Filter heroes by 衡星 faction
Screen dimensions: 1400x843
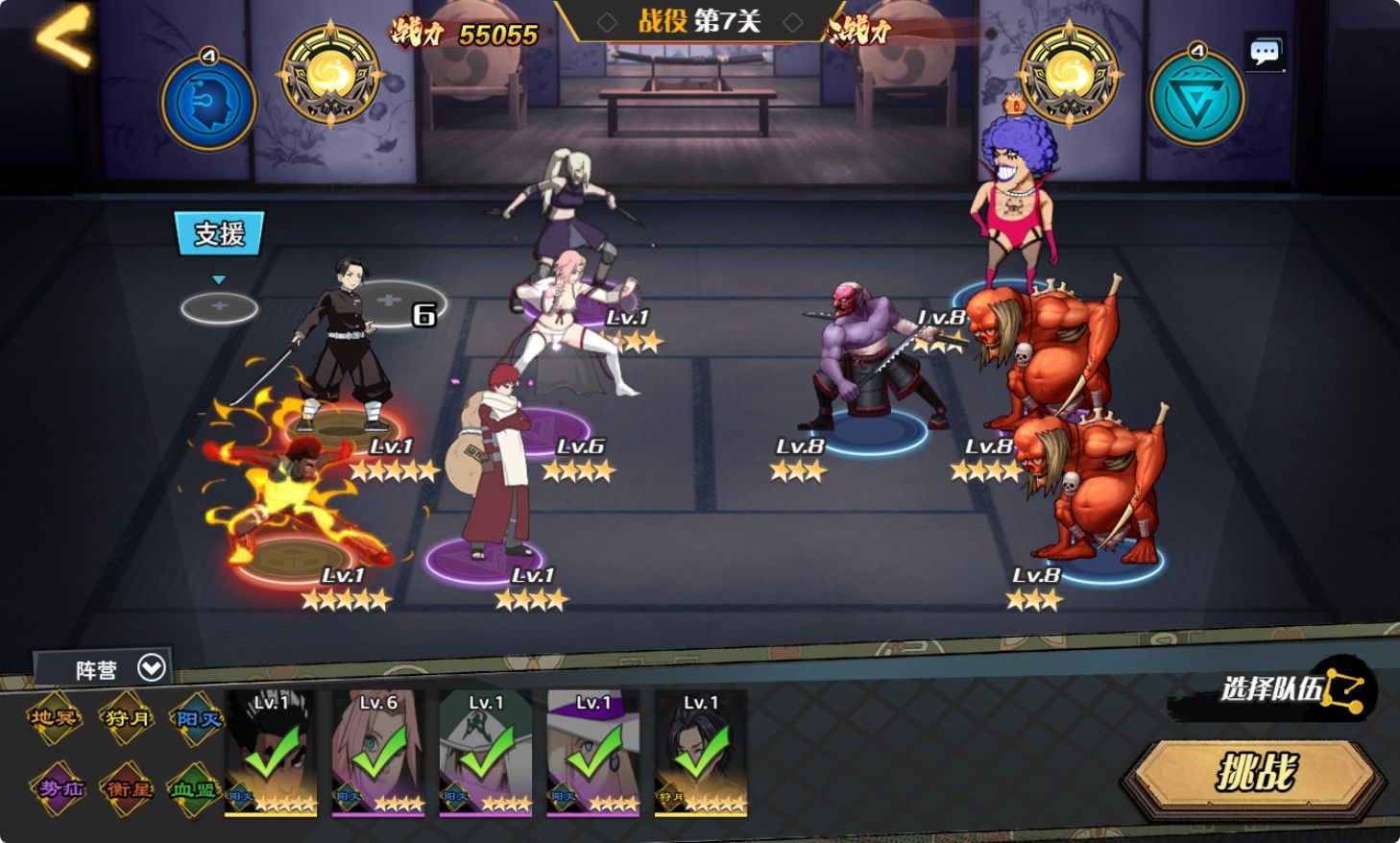127,789
